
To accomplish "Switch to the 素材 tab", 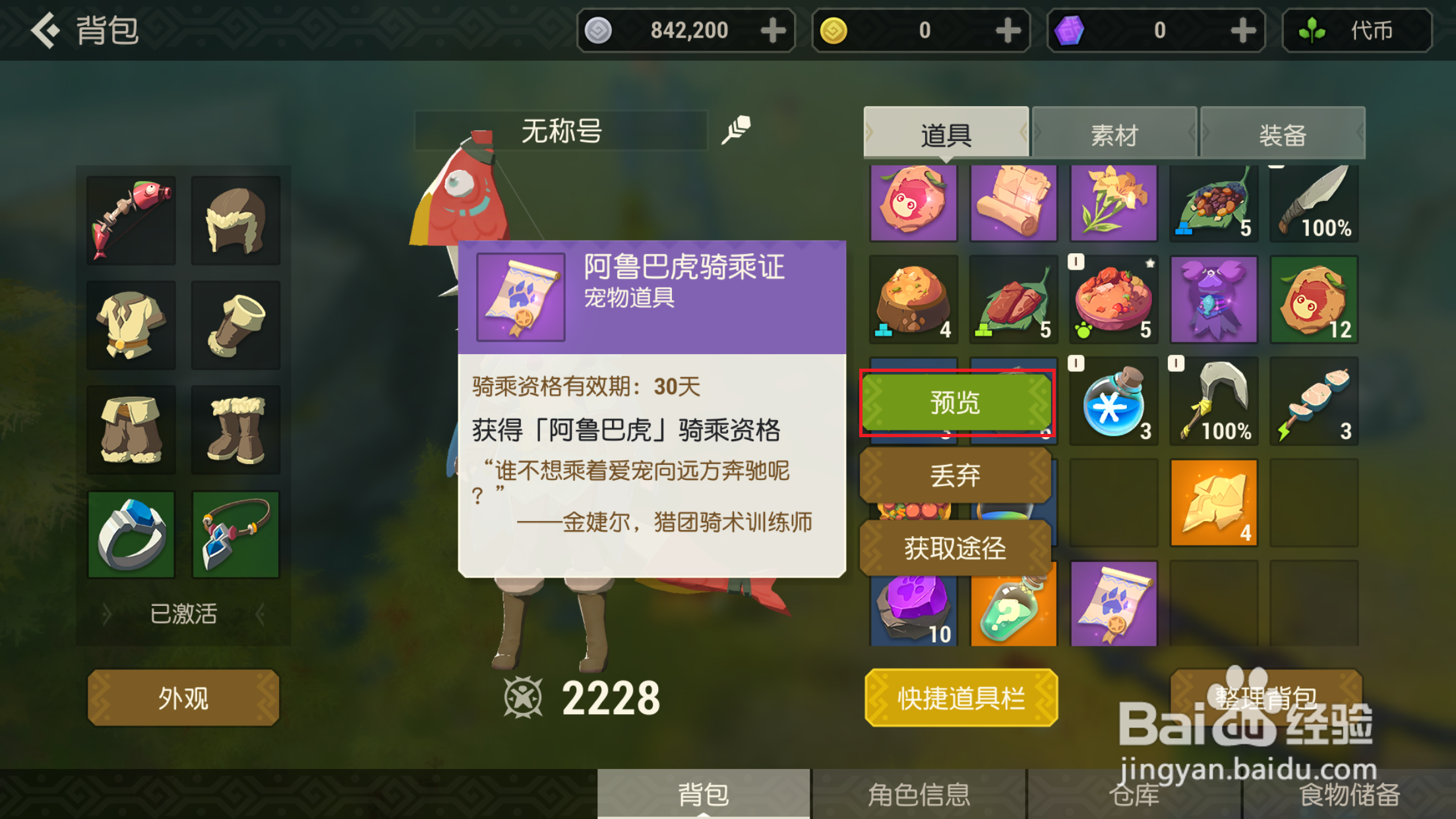I will [x=1114, y=133].
